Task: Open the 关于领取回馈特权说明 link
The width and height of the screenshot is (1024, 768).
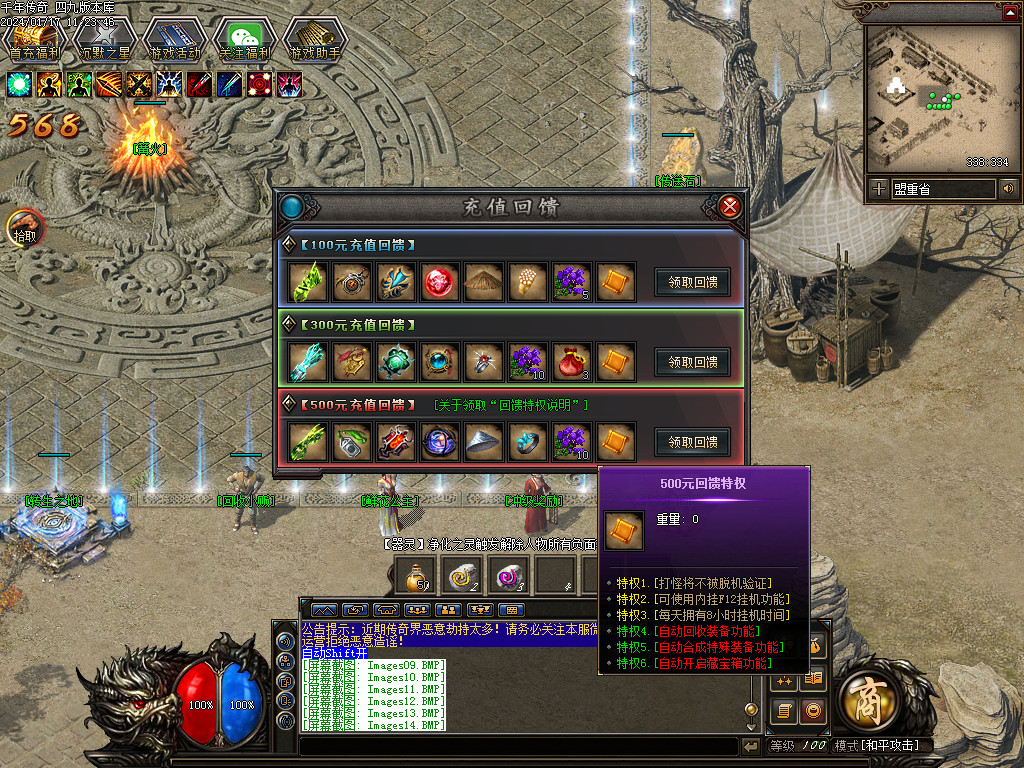Action: (x=511, y=405)
